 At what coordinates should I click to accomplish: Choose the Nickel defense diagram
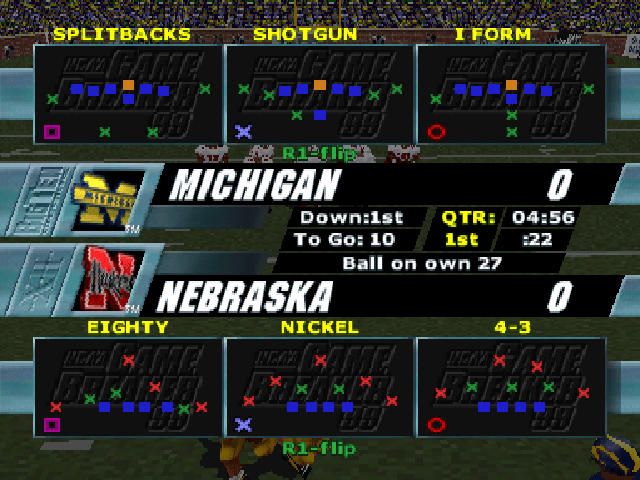(x=319, y=387)
